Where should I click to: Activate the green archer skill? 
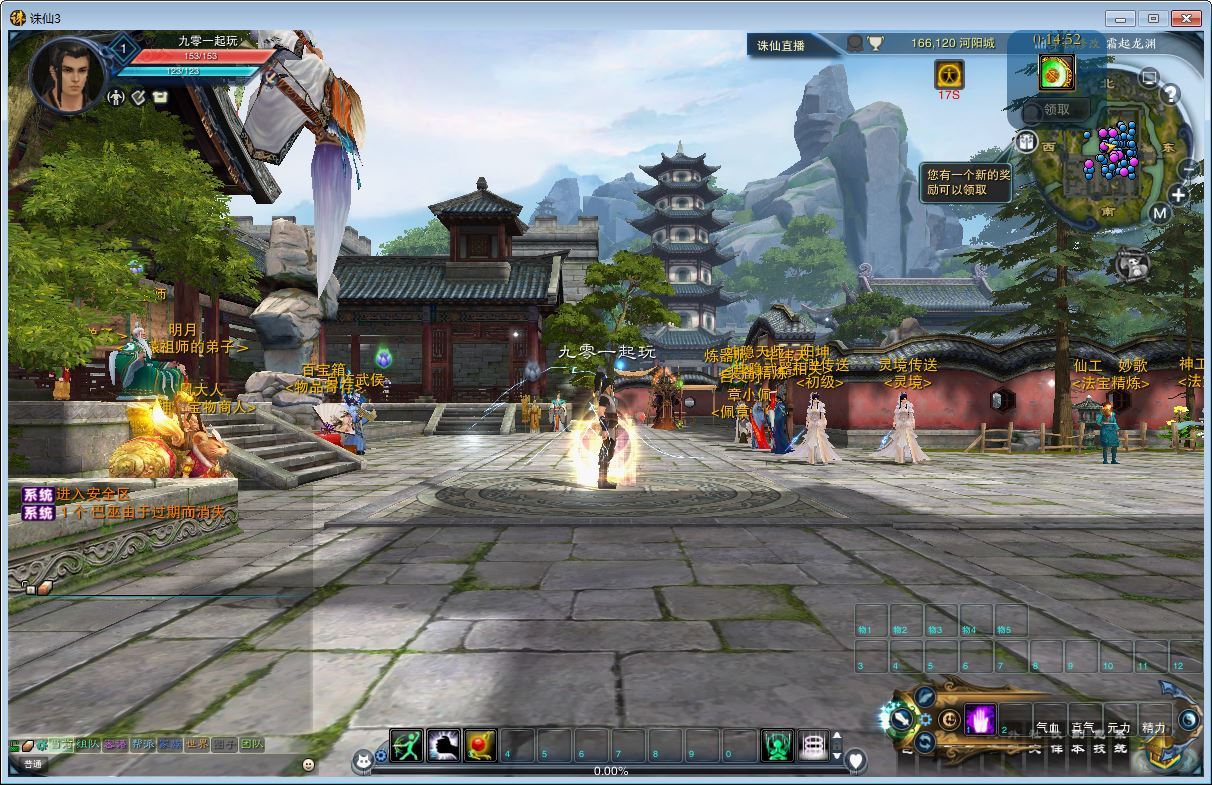click(x=406, y=746)
